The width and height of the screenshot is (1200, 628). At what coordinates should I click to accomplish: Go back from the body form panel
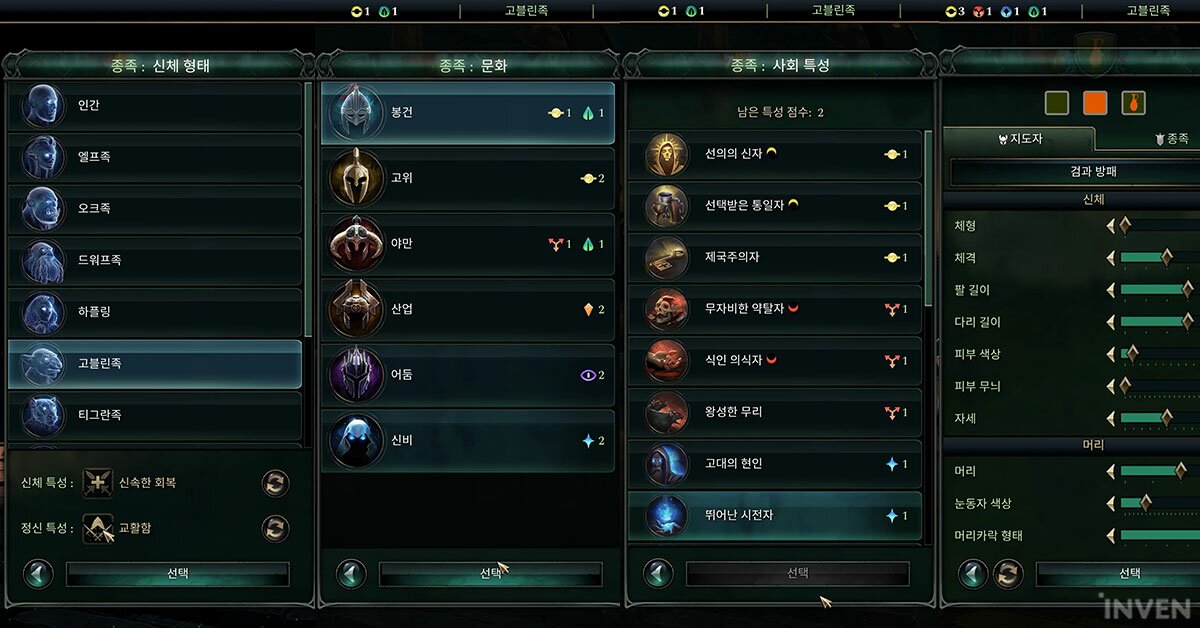pyautogui.click(x=38, y=574)
